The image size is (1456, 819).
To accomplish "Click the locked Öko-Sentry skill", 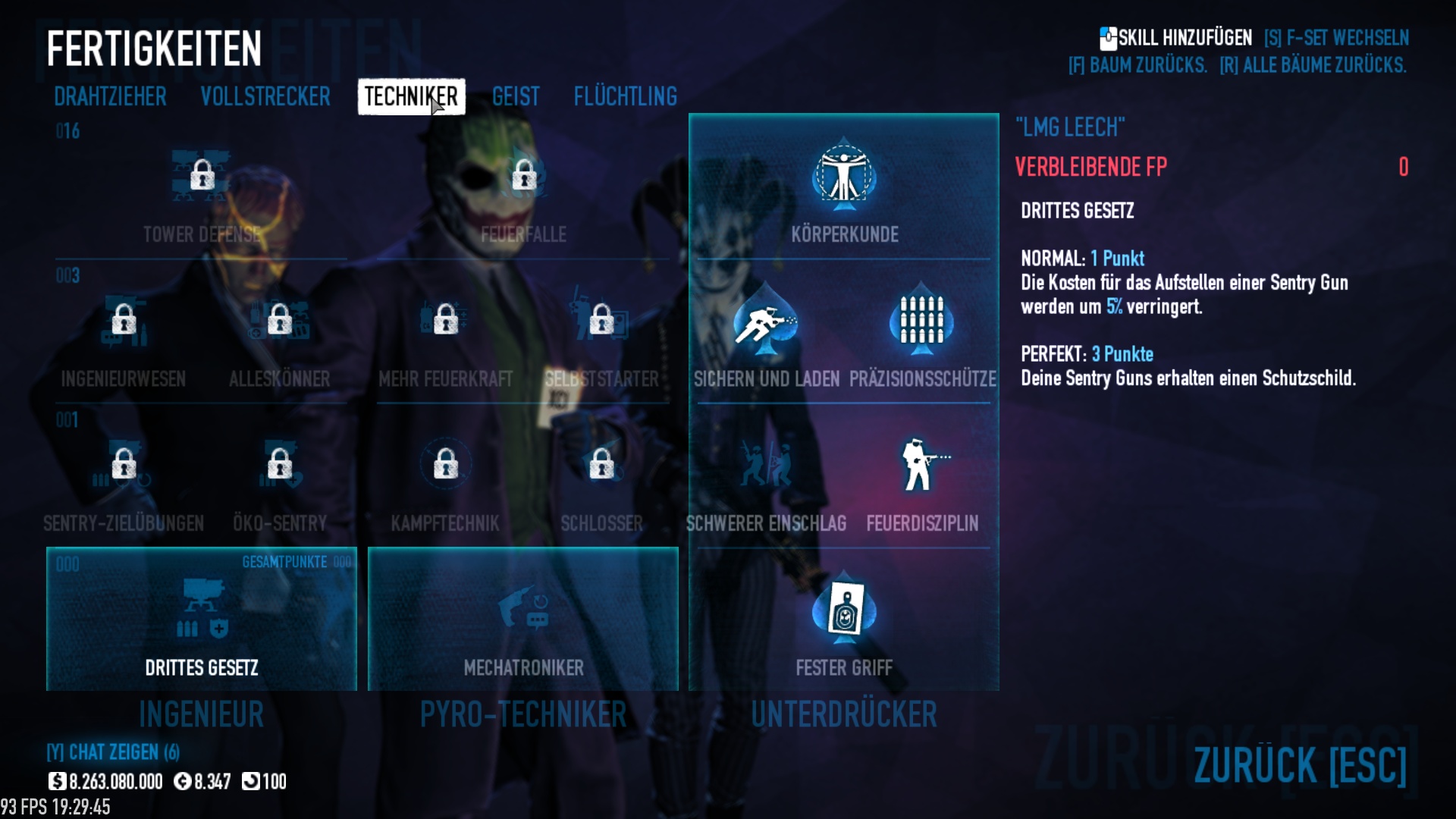I will [279, 464].
